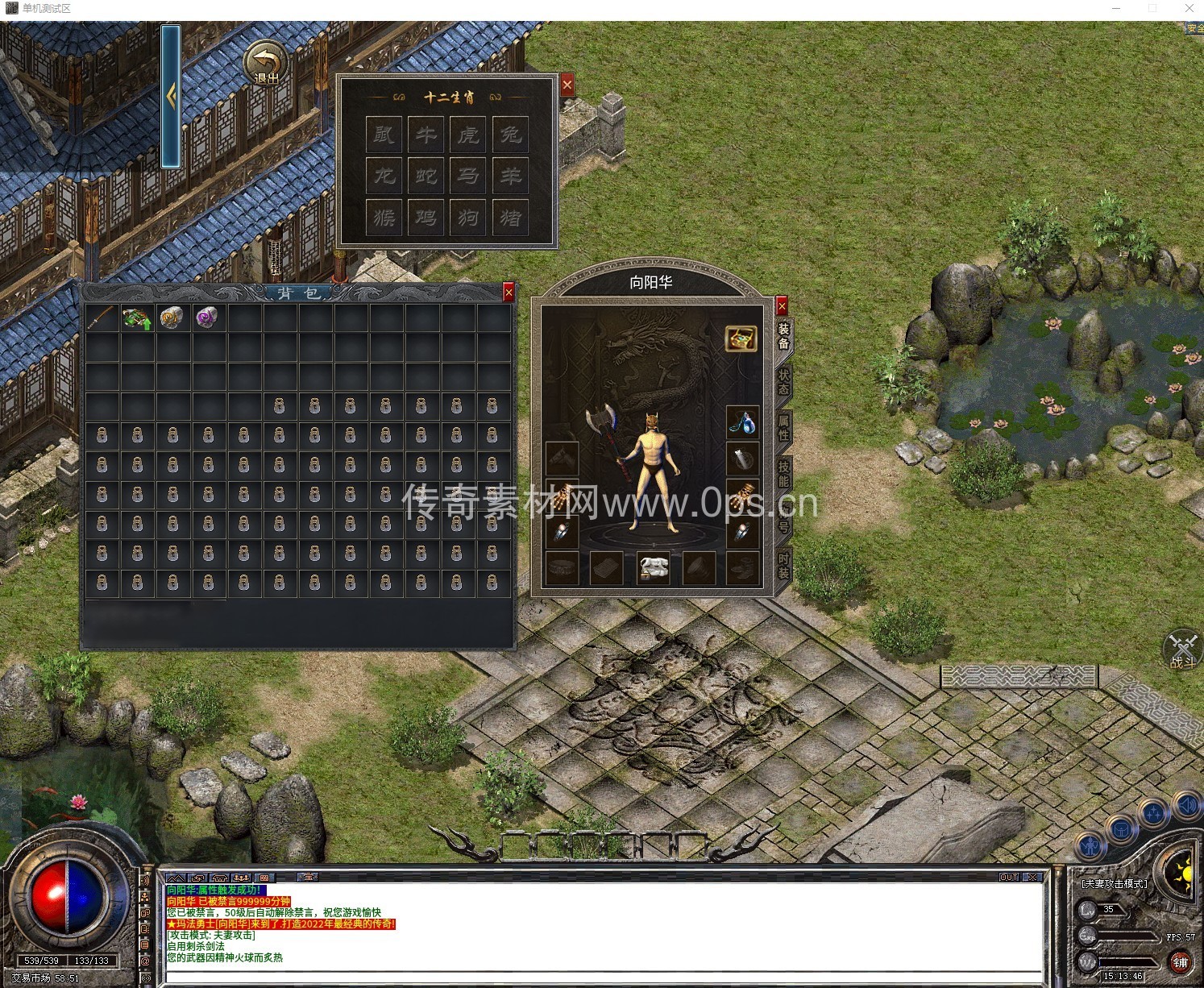Click the green arrow upgrade item in backpack

pos(137,318)
